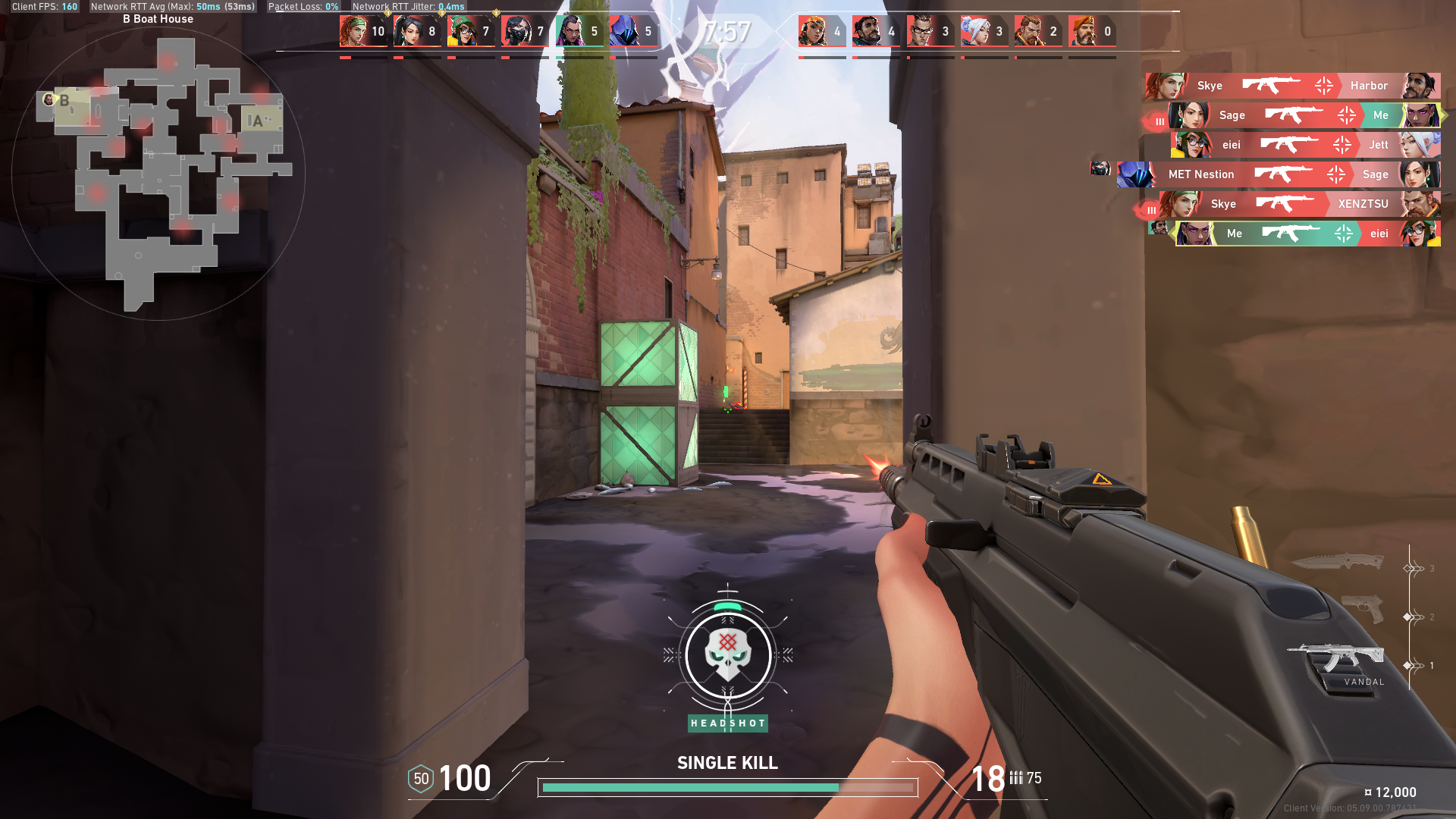Click the HEADSHOT label under the skull banner
The width and height of the screenshot is (1456, 819).
(x=727, y=723)
